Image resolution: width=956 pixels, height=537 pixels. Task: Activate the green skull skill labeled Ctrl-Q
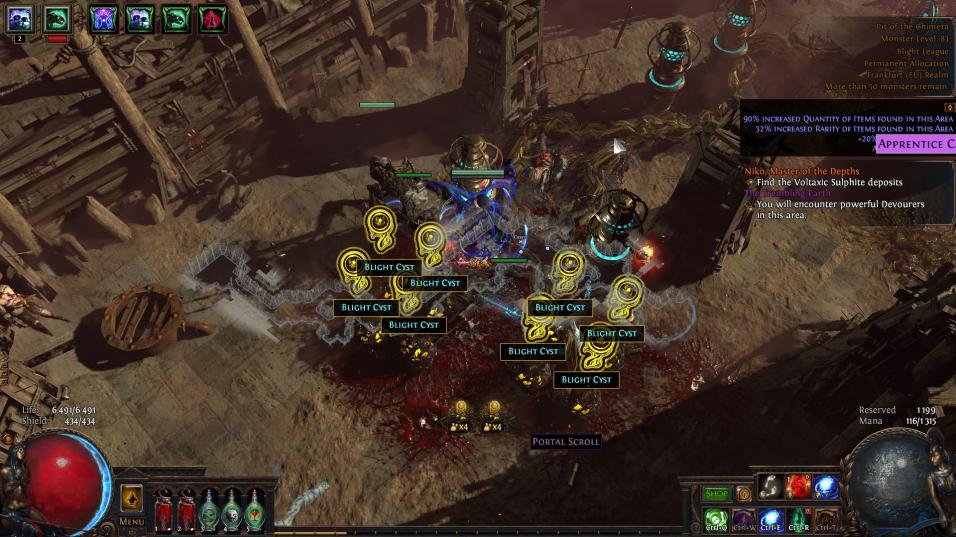pyautogui.click(x=716, y=519)
